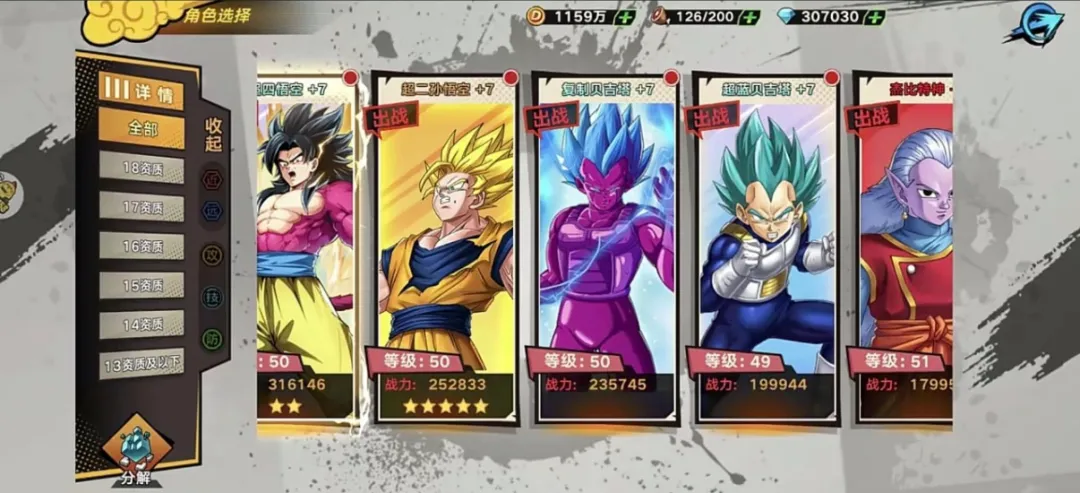
Task: Select the 全部 (all) filter
Action: (141, 129)
